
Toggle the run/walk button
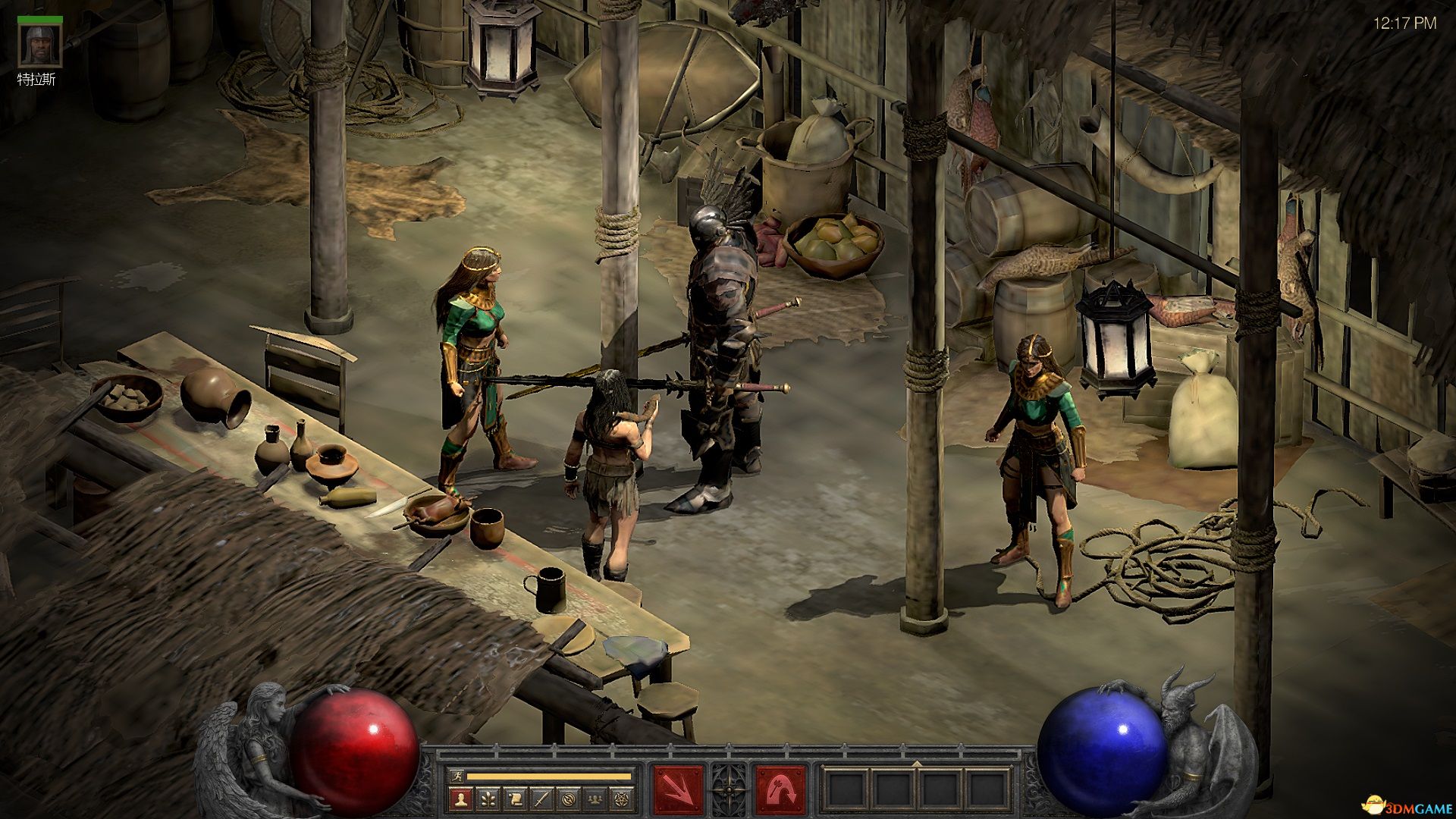coord(455,776)
